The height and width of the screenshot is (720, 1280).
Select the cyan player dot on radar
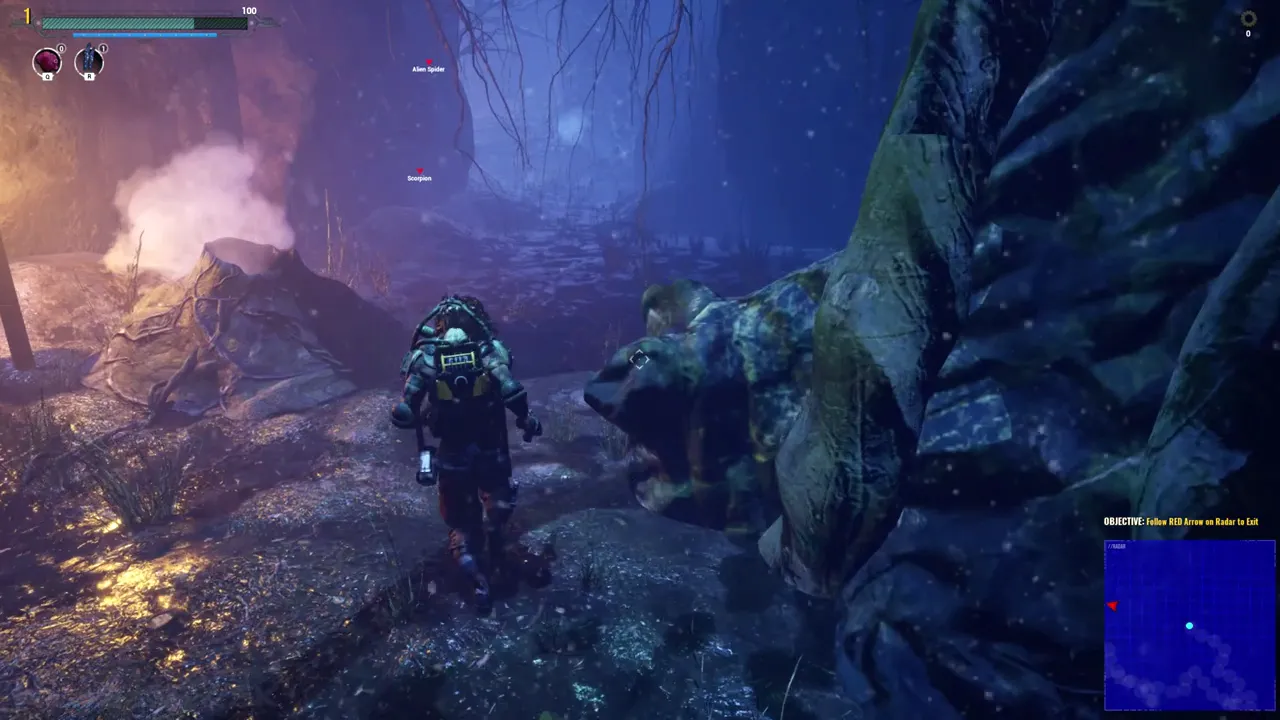tap(1189, 626)
